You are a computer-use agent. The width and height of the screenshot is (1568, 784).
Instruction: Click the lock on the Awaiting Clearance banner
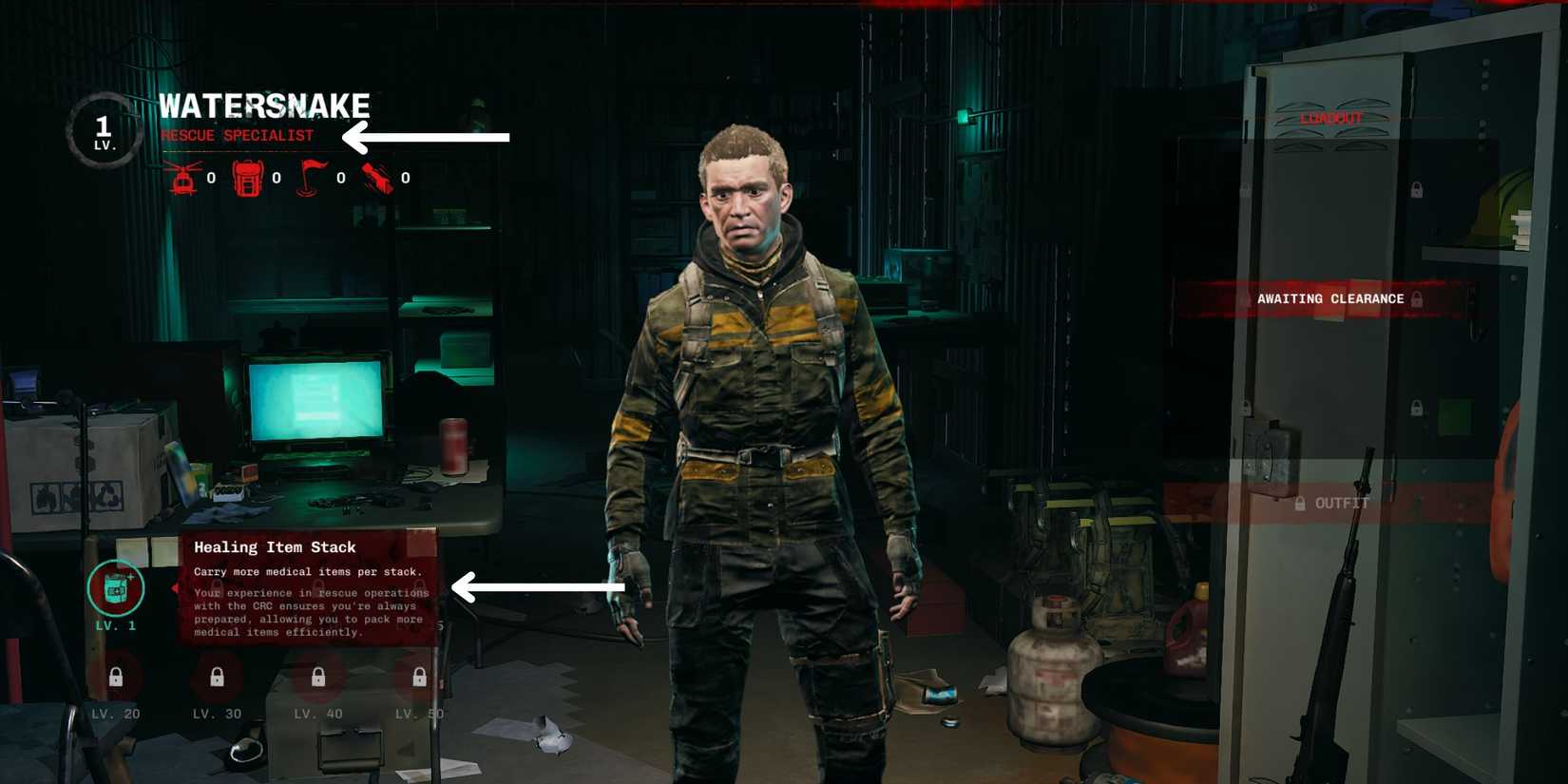coord(1416,298)
